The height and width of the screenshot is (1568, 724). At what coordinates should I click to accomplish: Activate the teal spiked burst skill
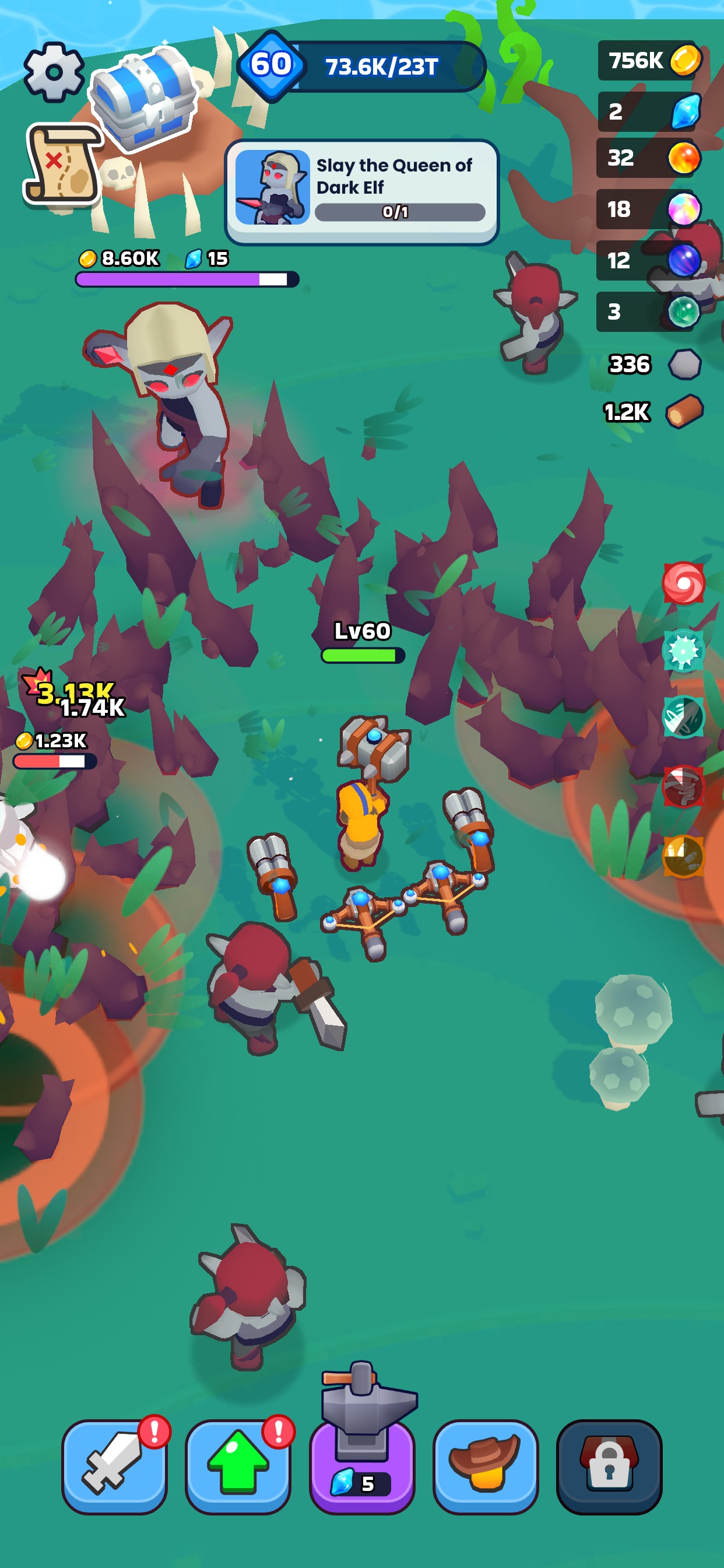point(683,650)
